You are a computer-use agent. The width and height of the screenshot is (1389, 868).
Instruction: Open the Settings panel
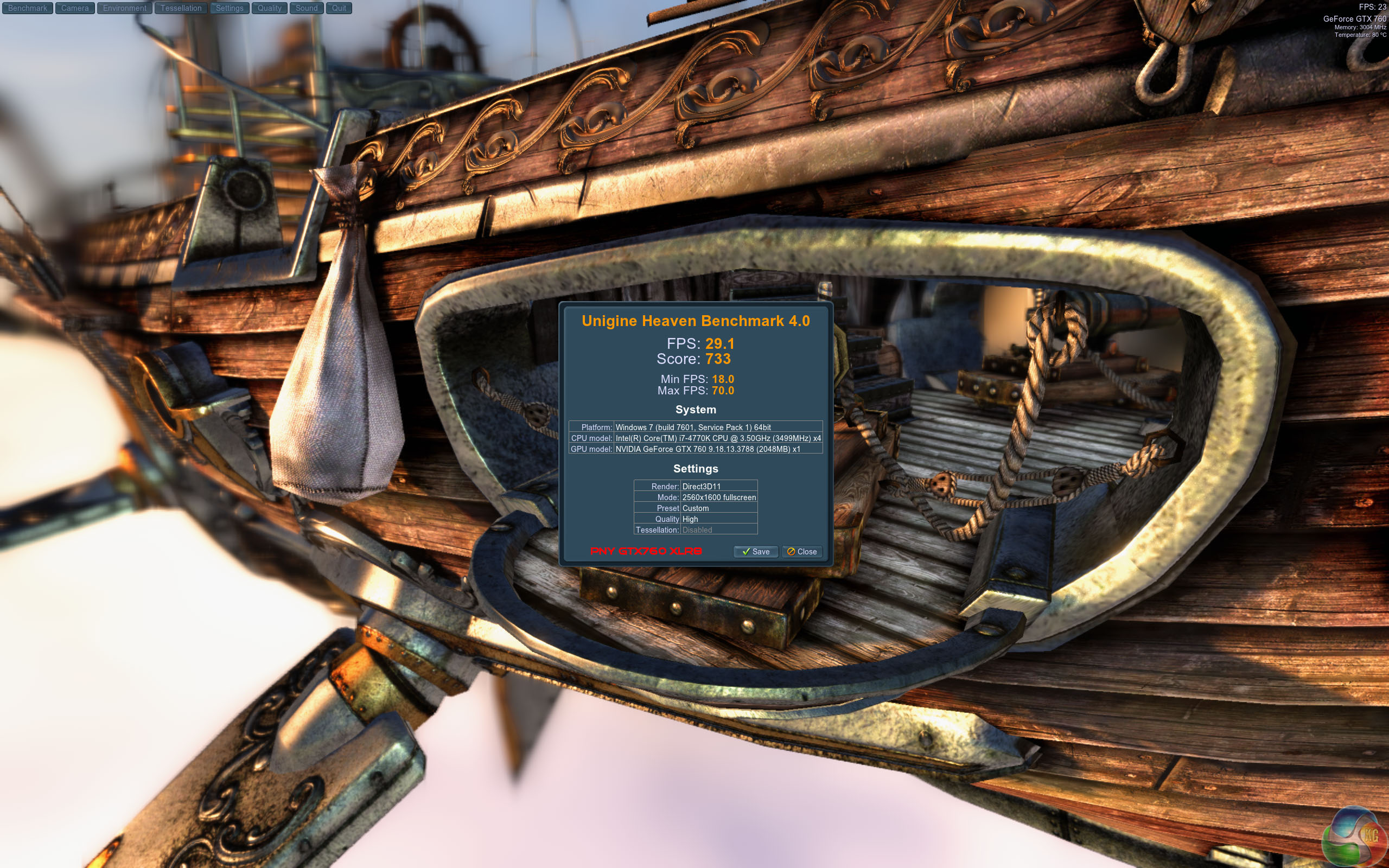(x=230, y=8)
